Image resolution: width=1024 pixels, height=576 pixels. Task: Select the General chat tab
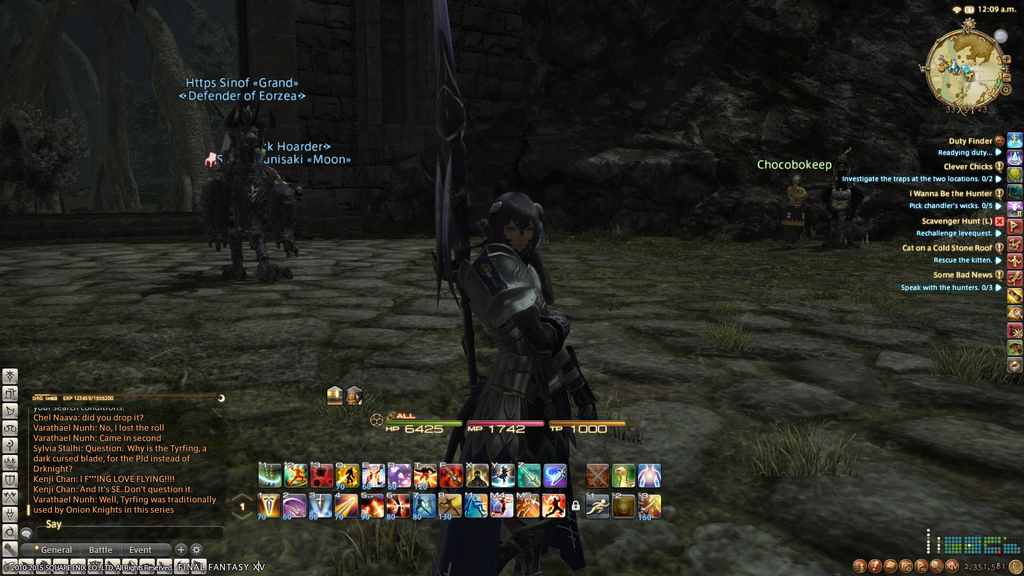[x=56, y=550]
